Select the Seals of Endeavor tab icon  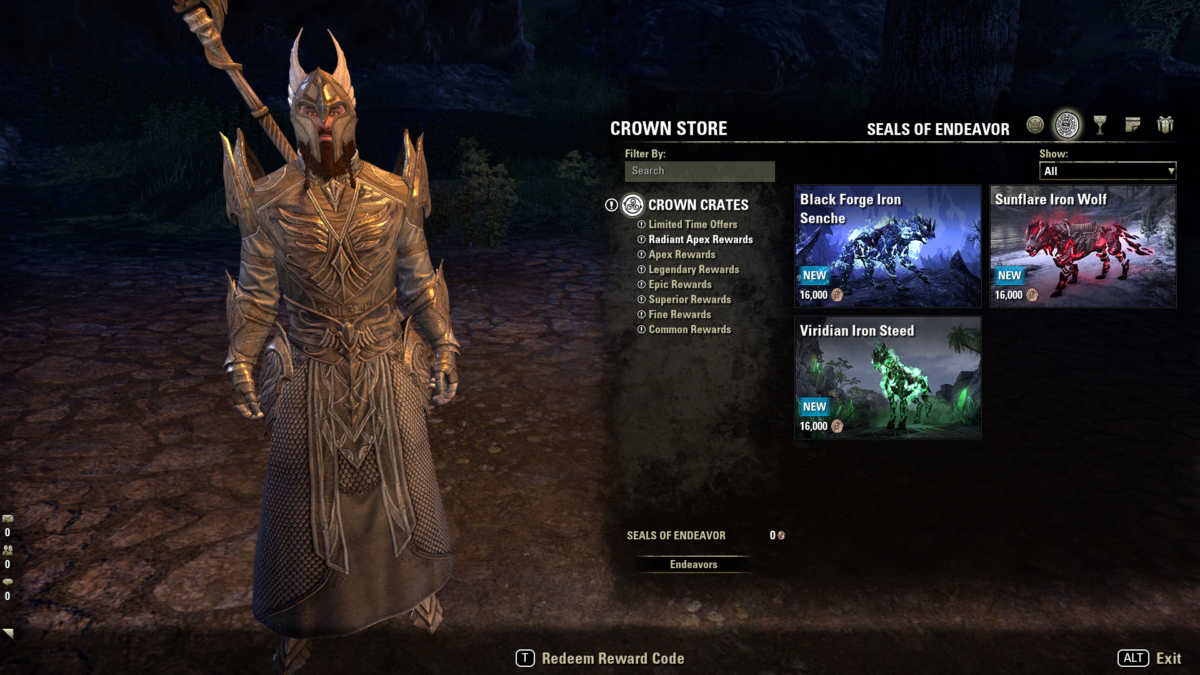pyautogui.click(x=1067, y=125)
